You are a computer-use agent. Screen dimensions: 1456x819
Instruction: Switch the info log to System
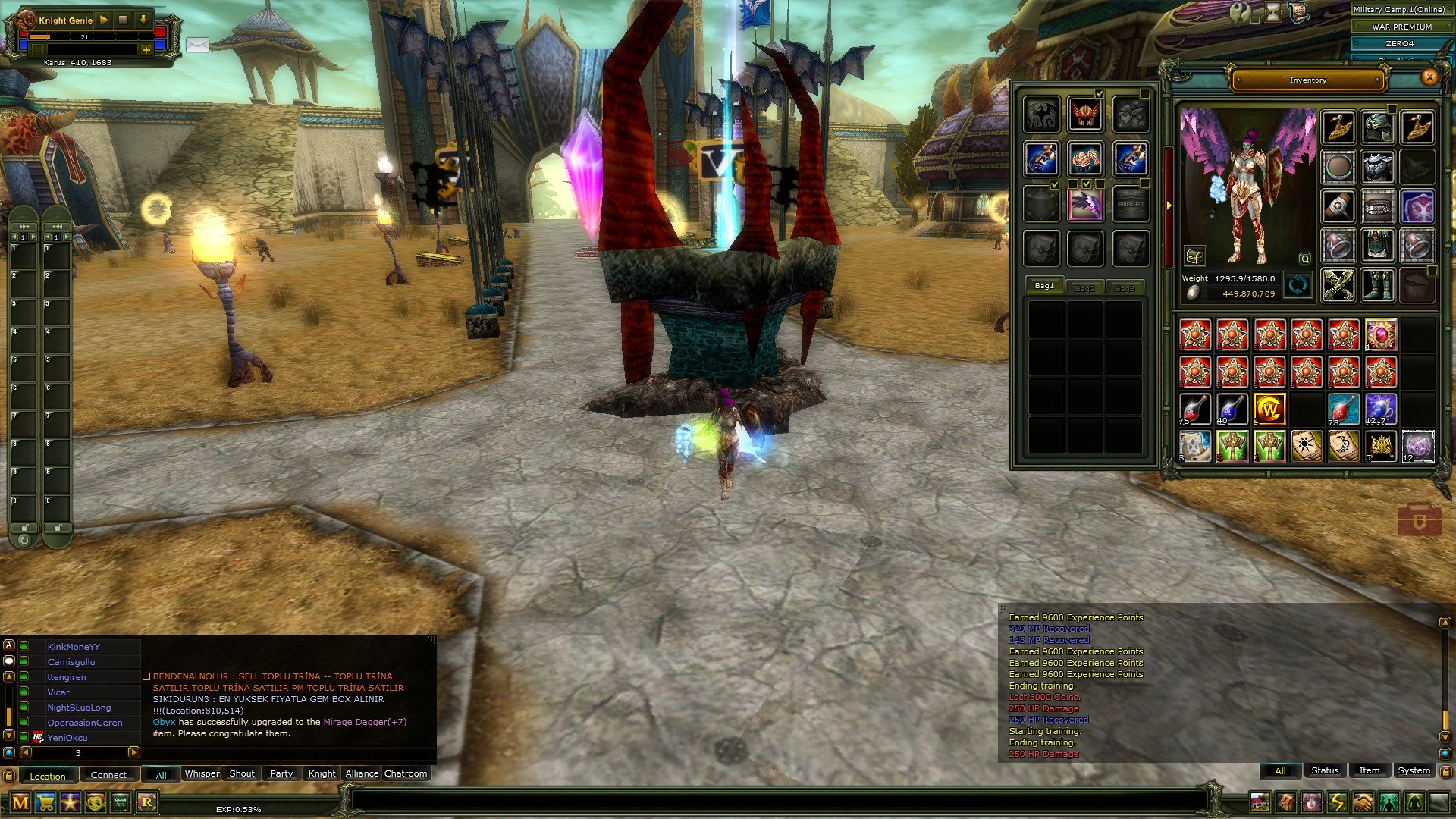pos(1414,770)
